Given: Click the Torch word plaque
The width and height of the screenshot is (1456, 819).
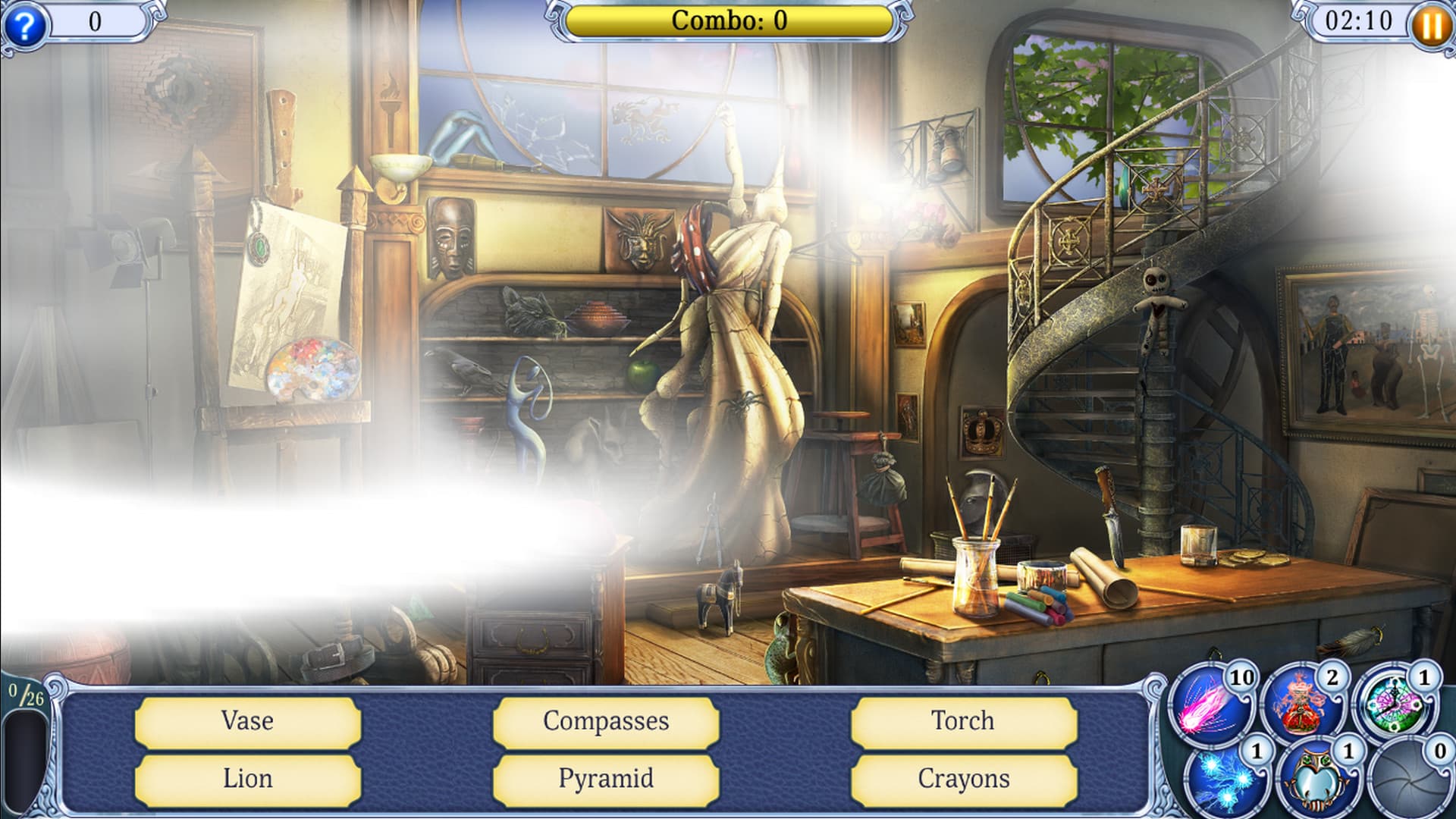Looking at the screenshot, I should (962, 722).
